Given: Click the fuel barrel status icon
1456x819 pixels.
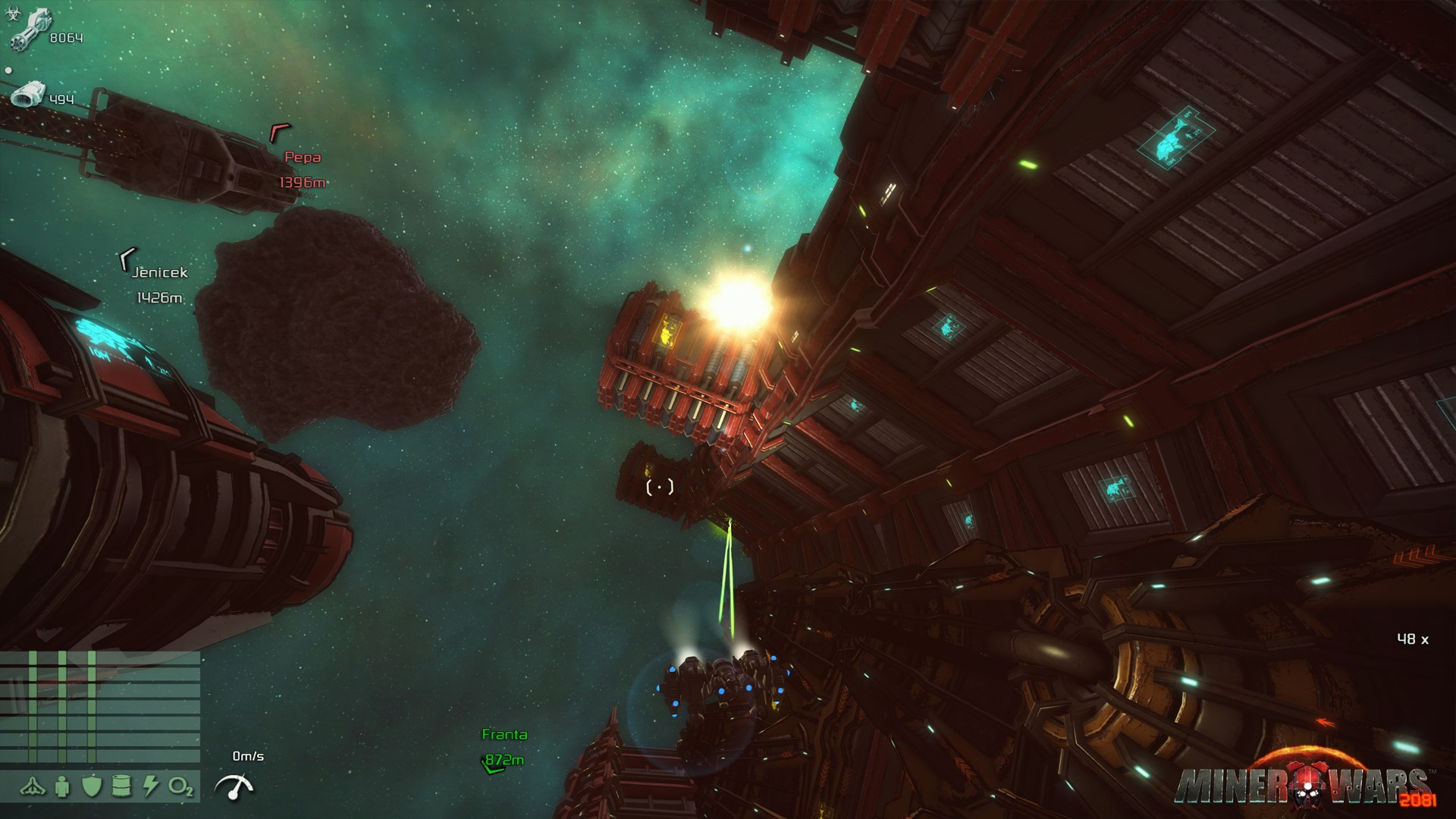Looking at the screenshot, I should (x=121, y=787).
